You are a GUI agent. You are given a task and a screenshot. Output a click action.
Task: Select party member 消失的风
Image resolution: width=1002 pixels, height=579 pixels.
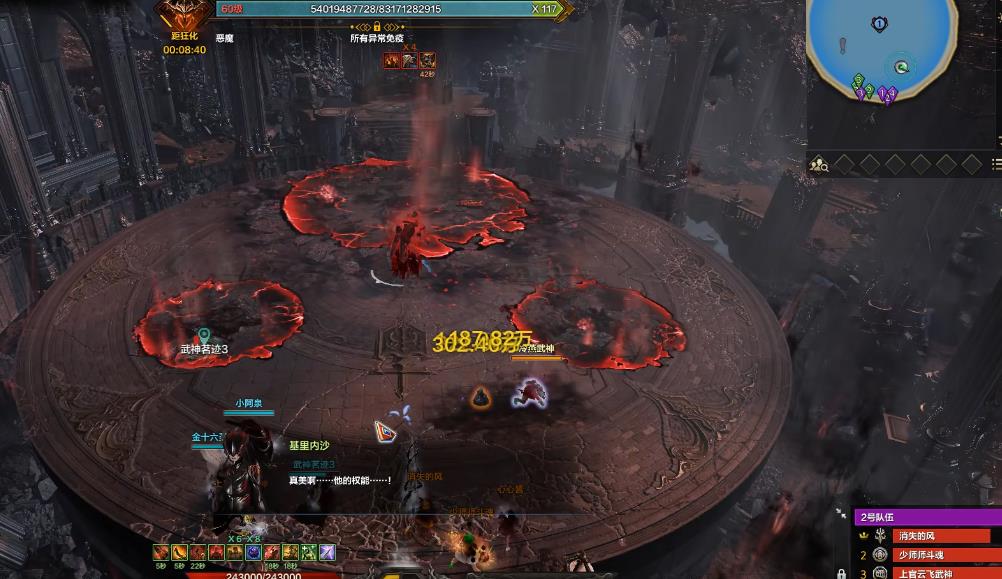coord(936,536)
